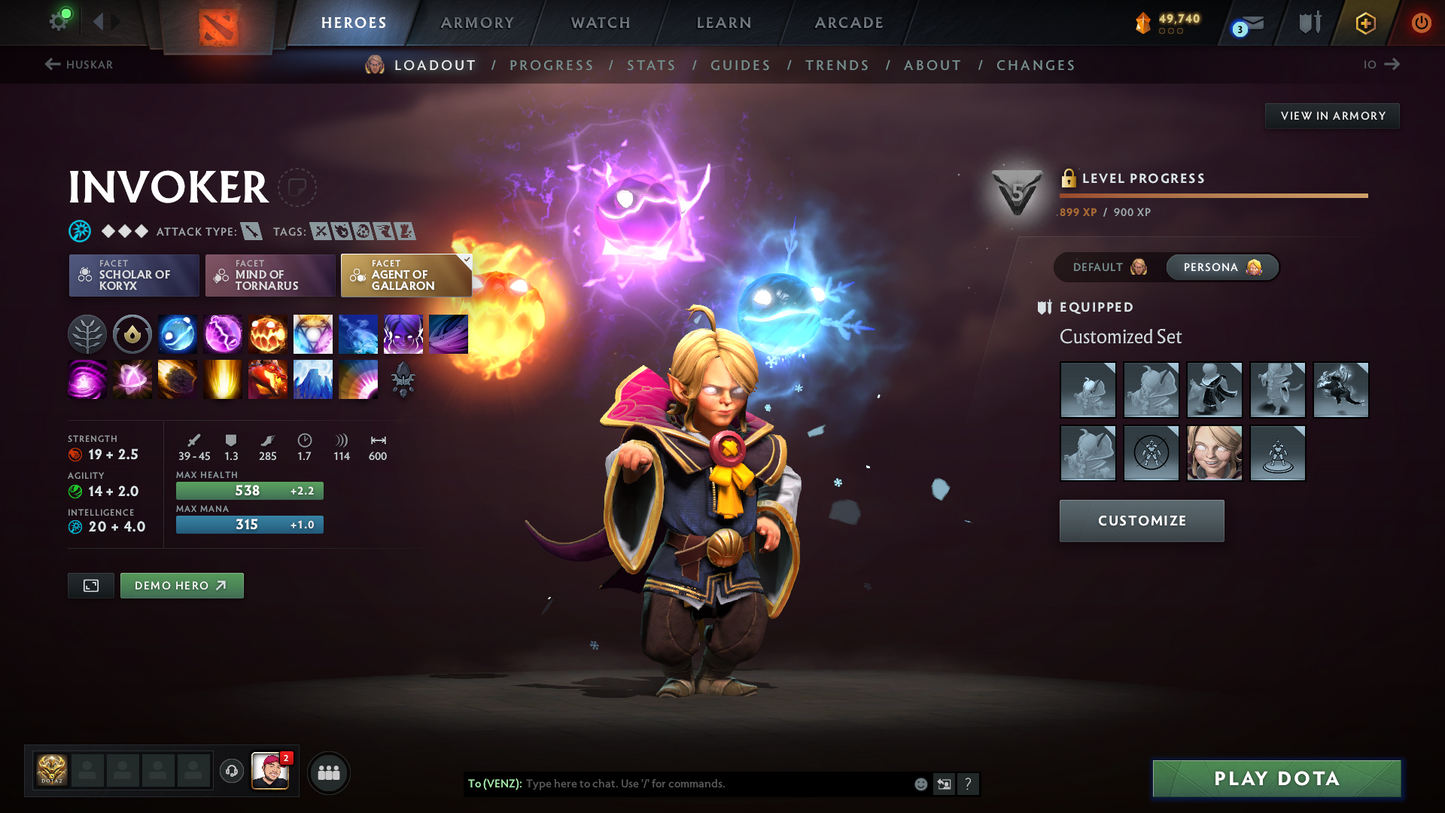Image resolution: width=1445 pixels, height=813 pixels.
Task: Select the Exort orb ability icon
Action: [x=267, y=334]
